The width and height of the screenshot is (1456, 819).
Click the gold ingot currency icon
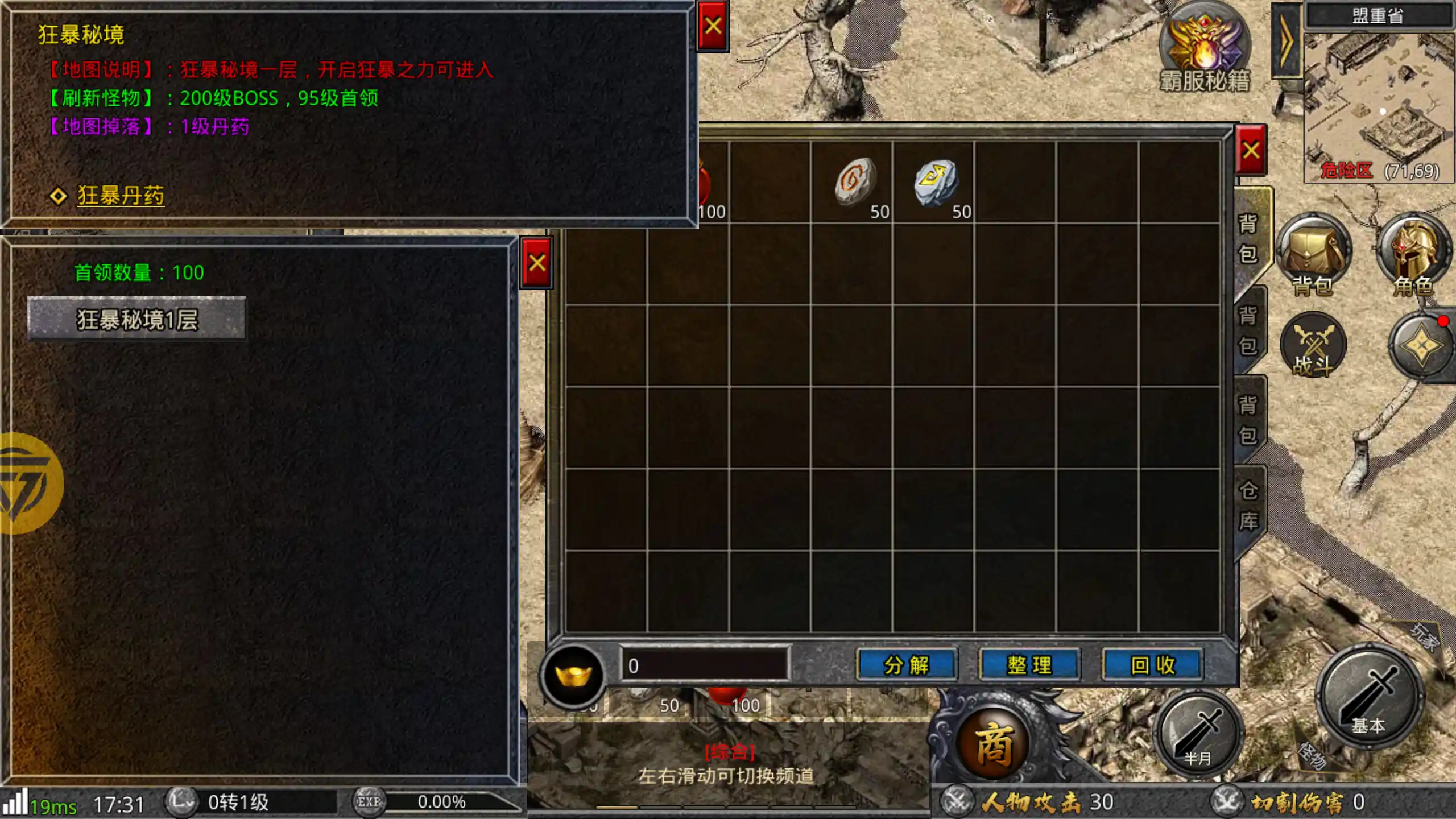[x=573, y=676]
